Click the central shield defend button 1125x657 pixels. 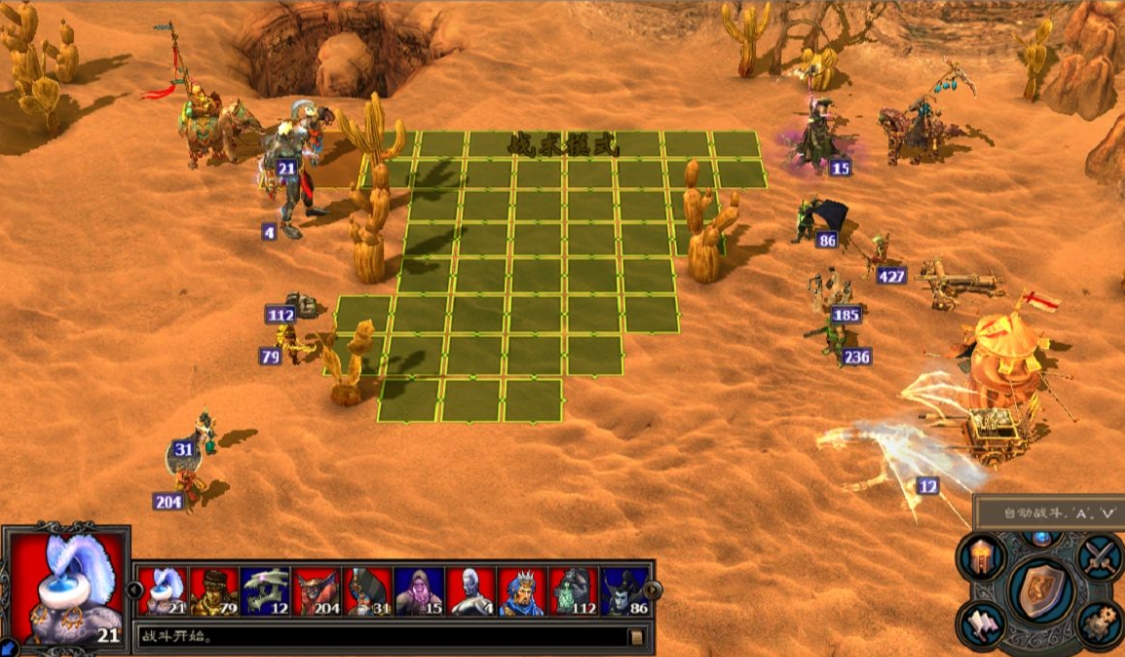1041,590
